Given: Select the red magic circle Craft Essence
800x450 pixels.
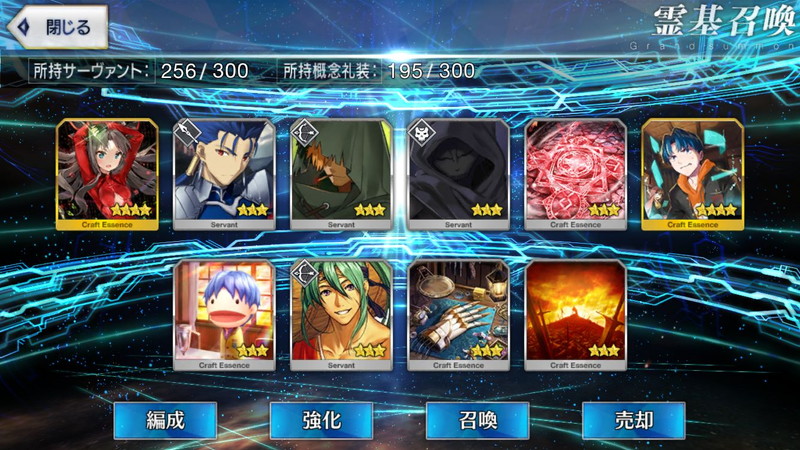Looking at the screenshot, I should tap(575, 174).
